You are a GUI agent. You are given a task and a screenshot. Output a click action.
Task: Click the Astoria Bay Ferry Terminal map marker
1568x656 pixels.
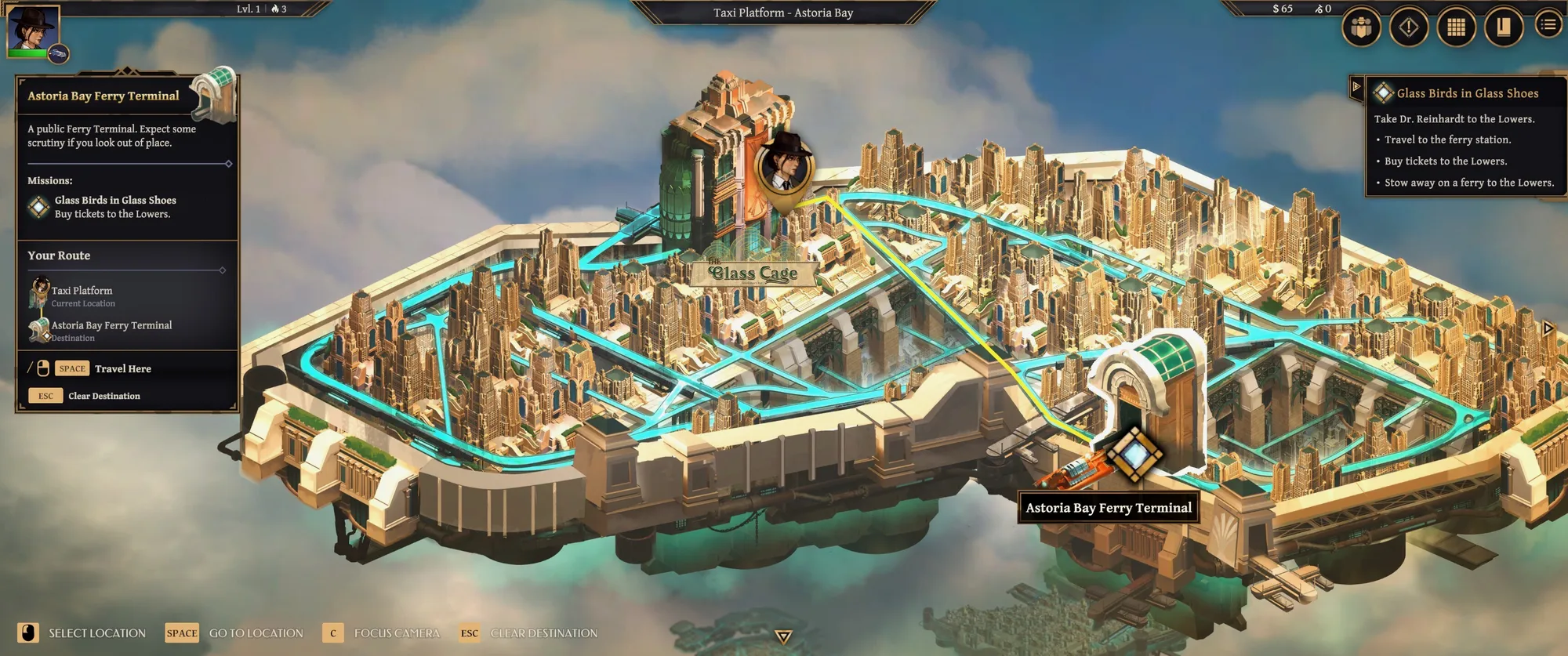click(x=1133, y=453)
